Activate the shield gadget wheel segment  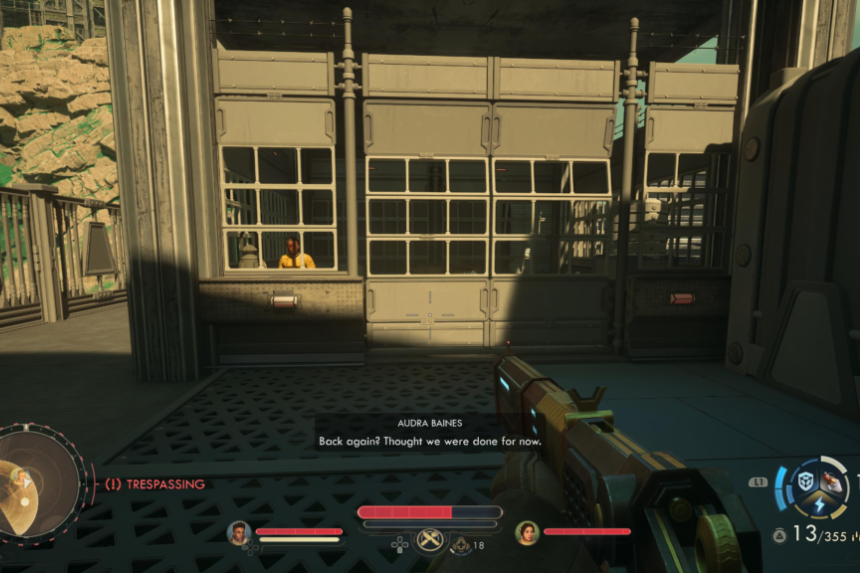pyautogui.click(x=805, y=481)
